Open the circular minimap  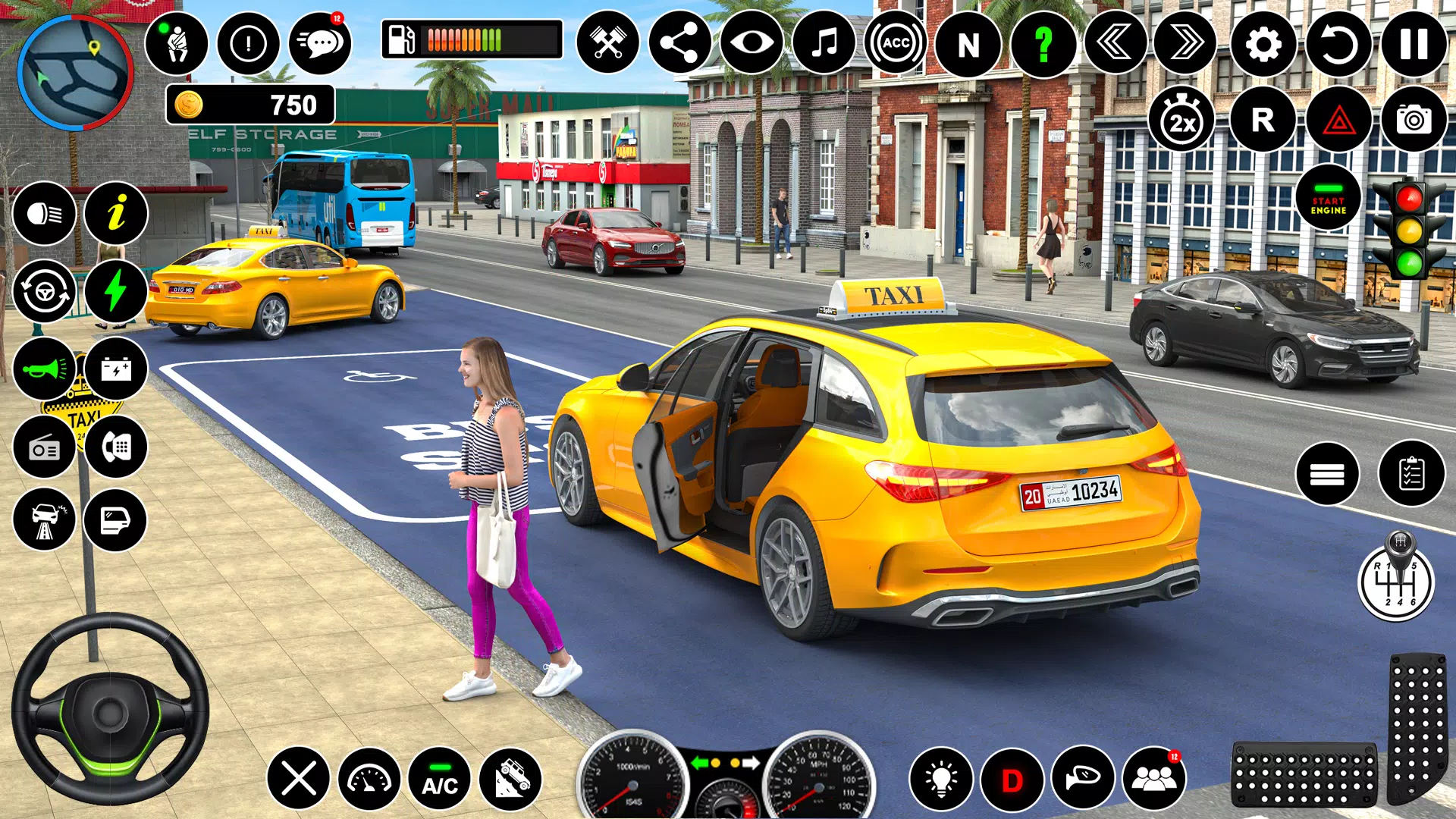click(76, 73)
